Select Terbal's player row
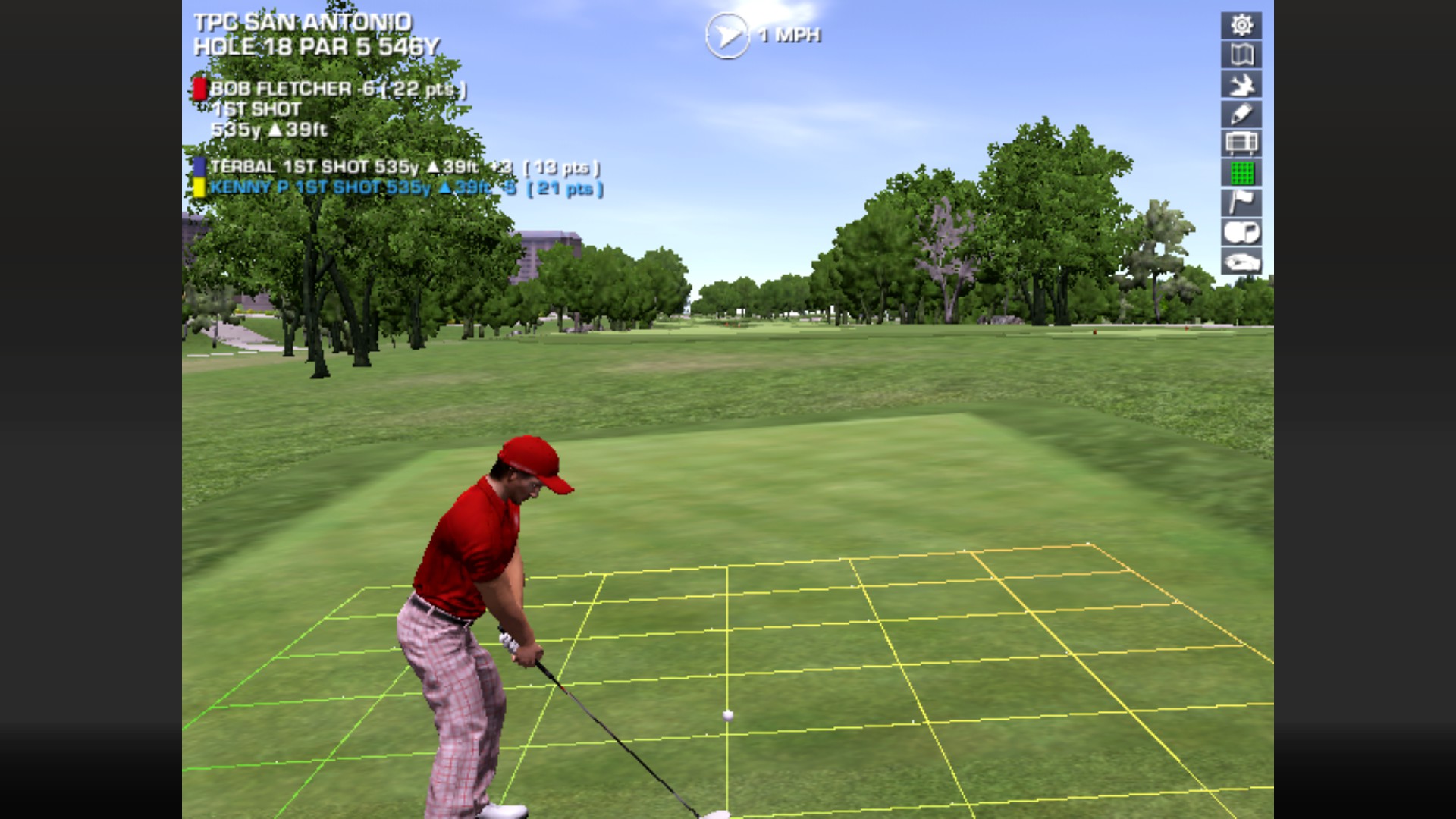This screenshot has height=819, width=1456. tap(394, 167)
